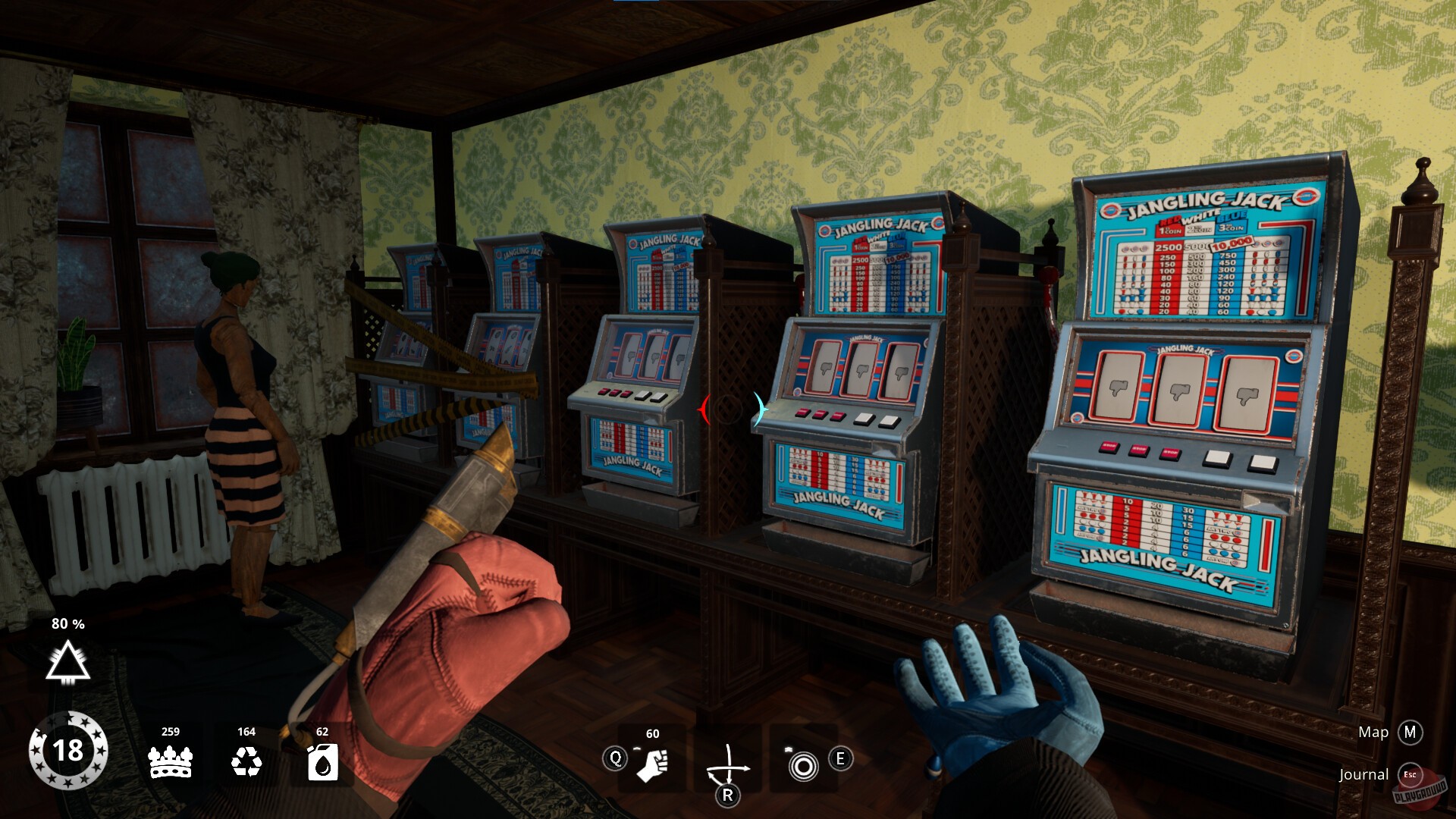The height and width of the screenshot is (819, 1456).
Task: Click the level 18 star badge
Action: (x=71, y=750)
